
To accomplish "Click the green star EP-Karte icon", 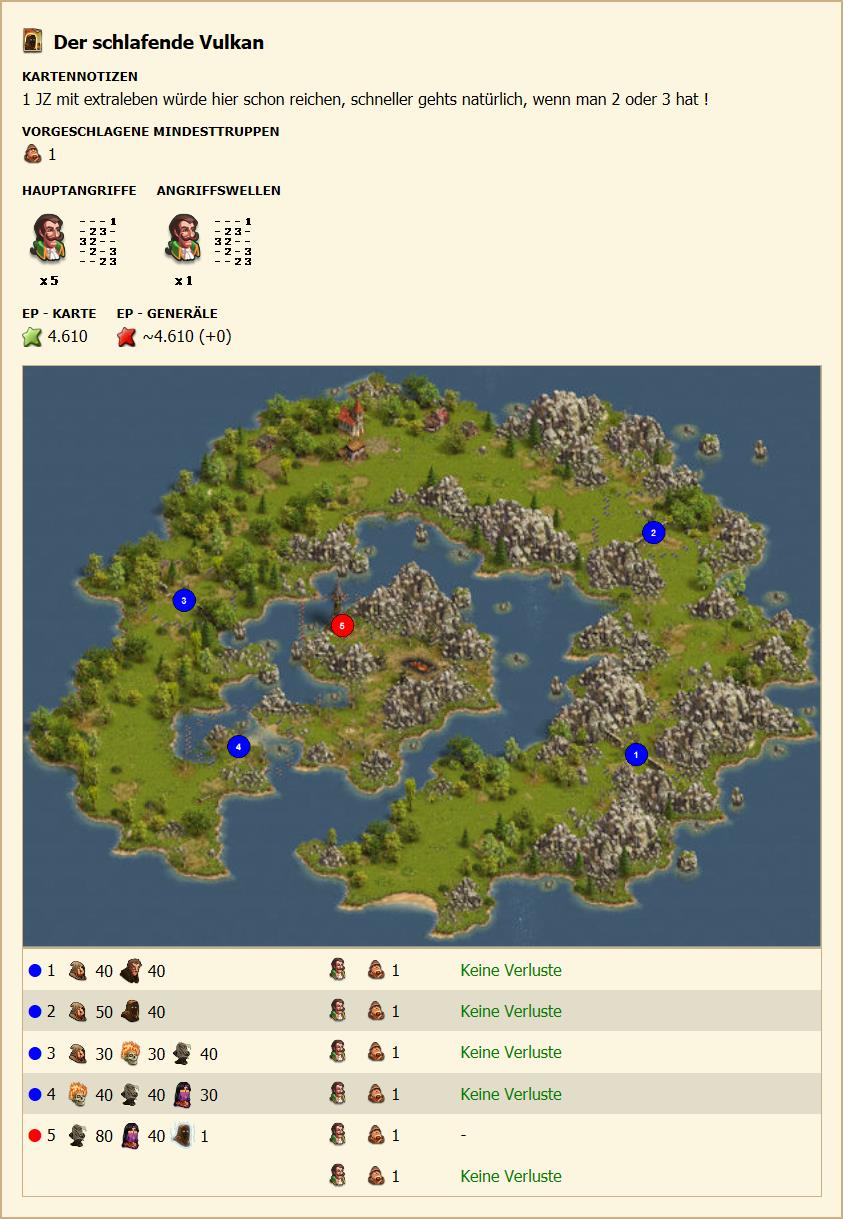I will [x=33, y=337].
